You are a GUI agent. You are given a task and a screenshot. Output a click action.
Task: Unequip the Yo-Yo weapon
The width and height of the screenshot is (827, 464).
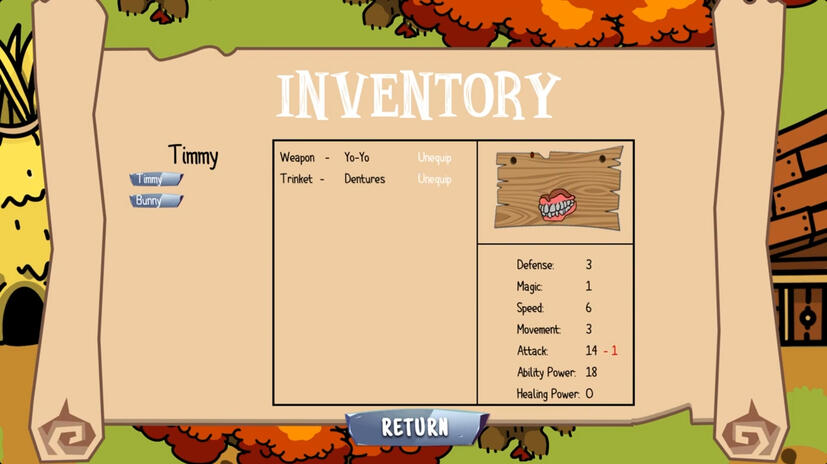[x=434, y=158]
